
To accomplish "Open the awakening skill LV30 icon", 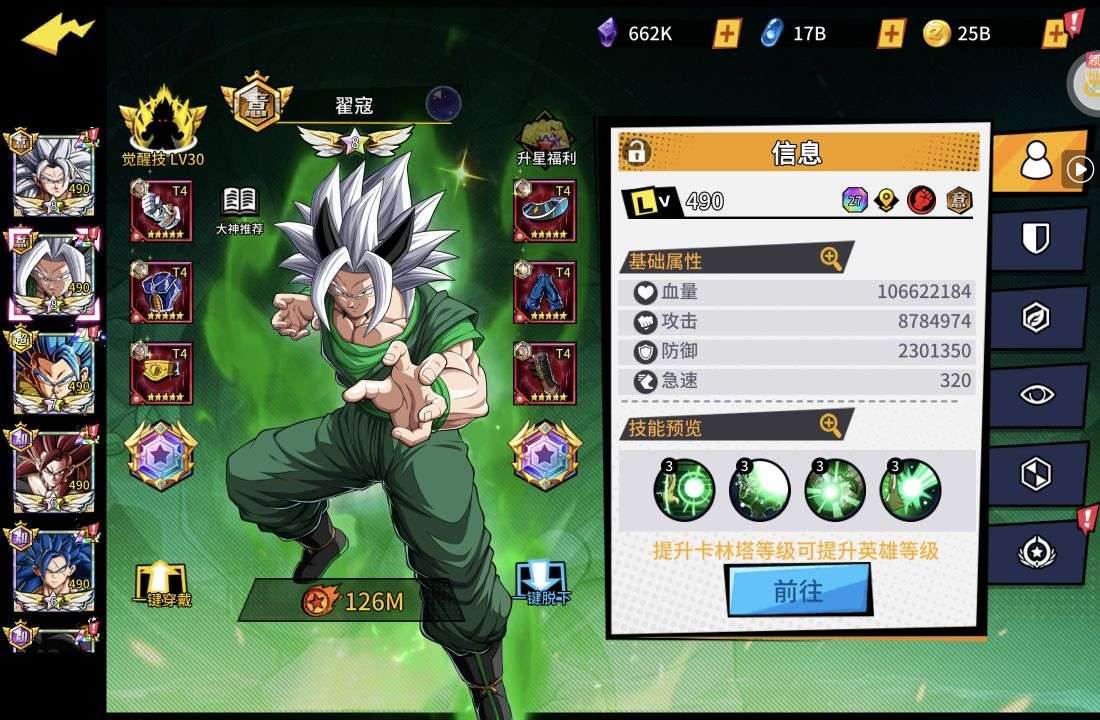I will 163,125.
